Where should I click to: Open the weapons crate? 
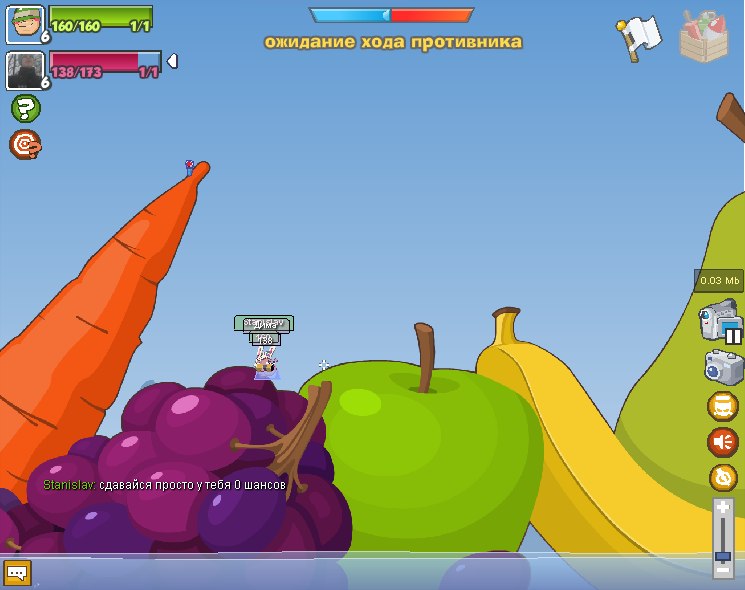click(704, 36)
